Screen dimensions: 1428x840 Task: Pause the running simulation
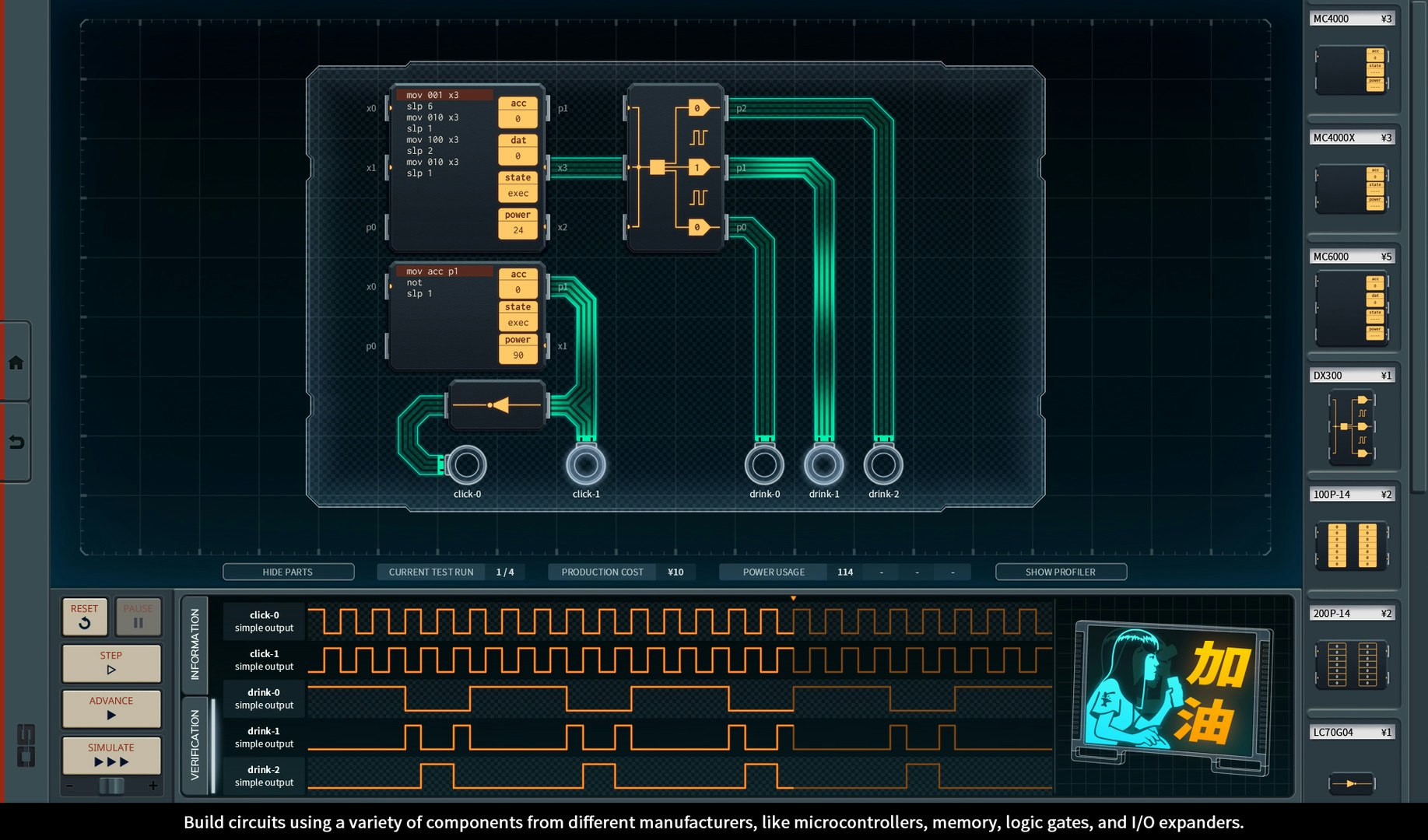tap(138, 616)
